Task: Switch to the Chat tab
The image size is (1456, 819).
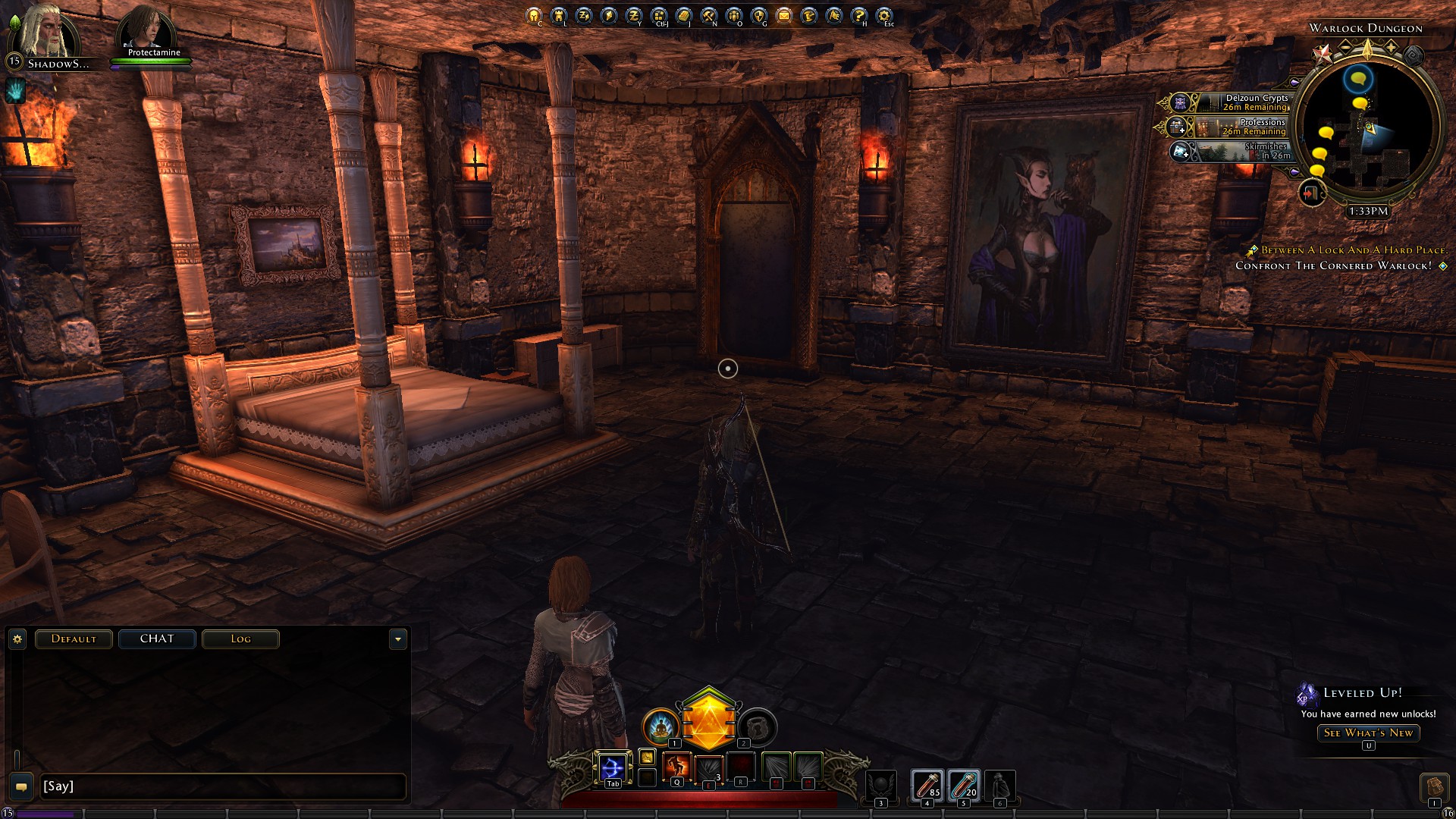Action: (x=157, y=639)
